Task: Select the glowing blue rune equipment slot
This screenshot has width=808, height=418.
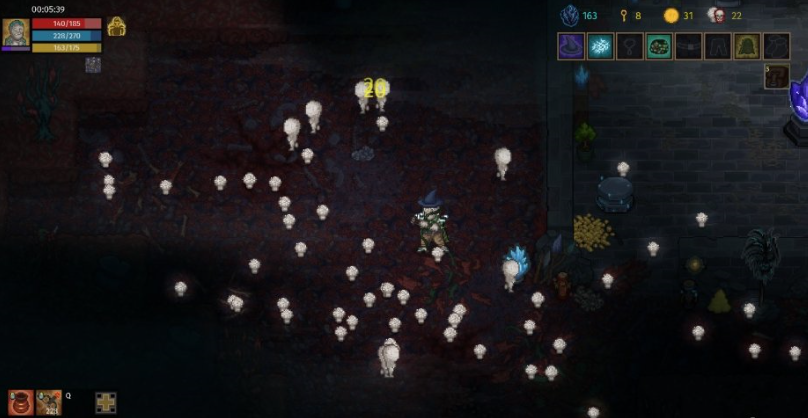Action: click(x=600, y=46)
